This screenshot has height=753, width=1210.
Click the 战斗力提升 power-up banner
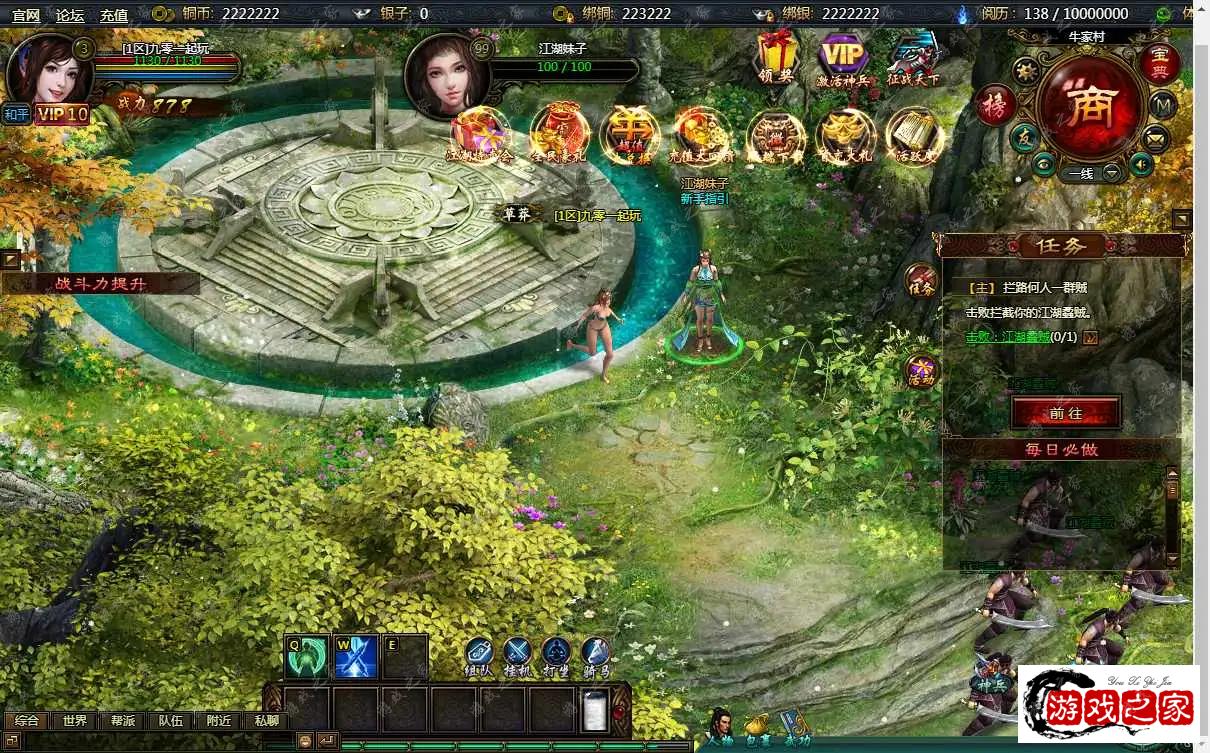coord(100,284)
